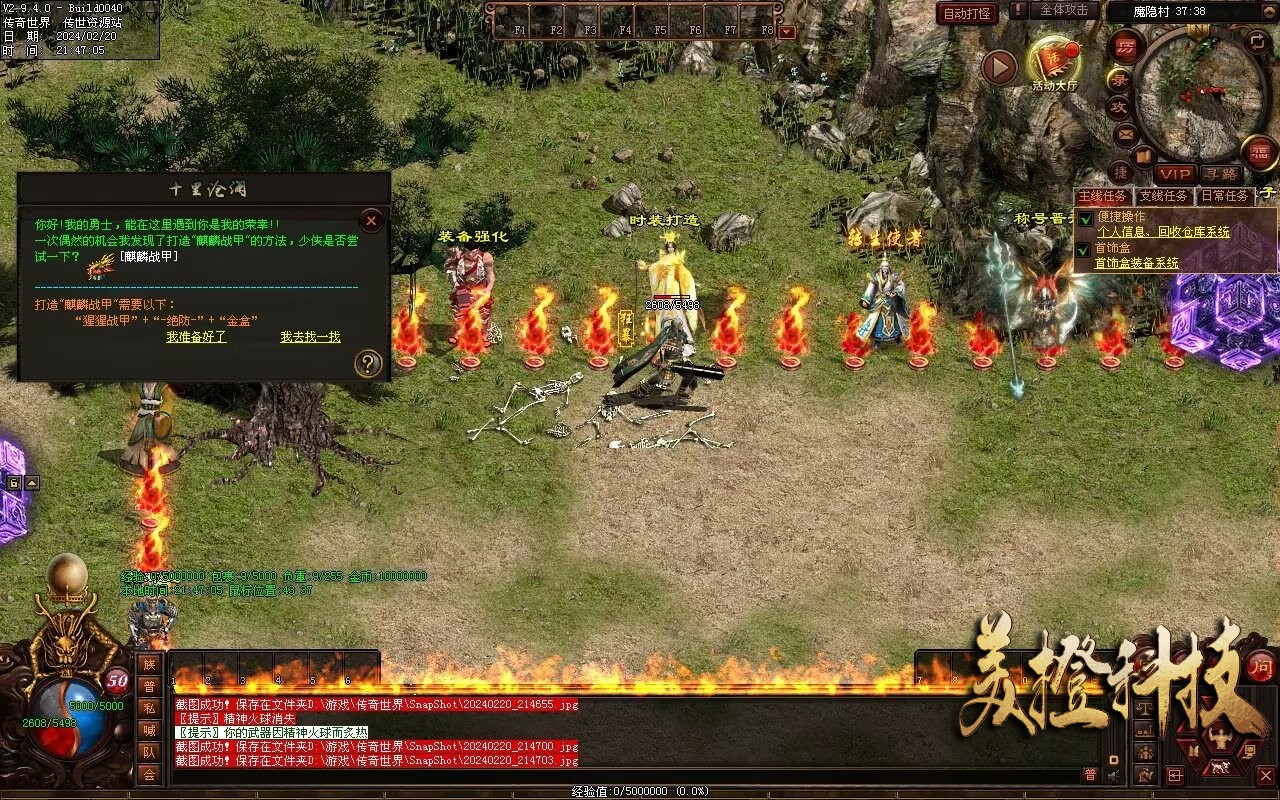Switch to the 日常任务 quest tab

click(x=1224, y=196)
